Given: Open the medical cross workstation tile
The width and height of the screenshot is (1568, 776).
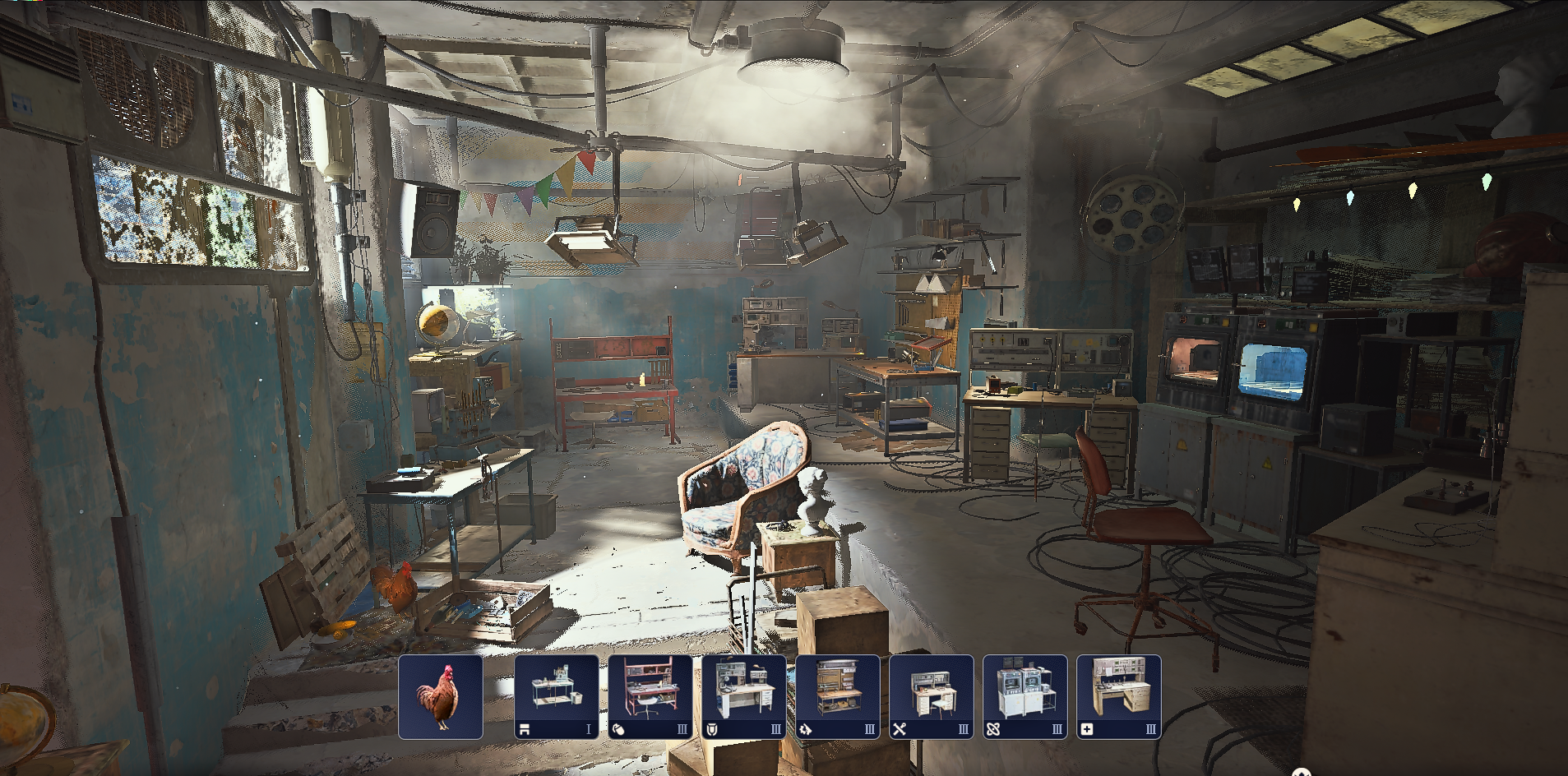Looking at the screenshot, I should coord(1119,697).
